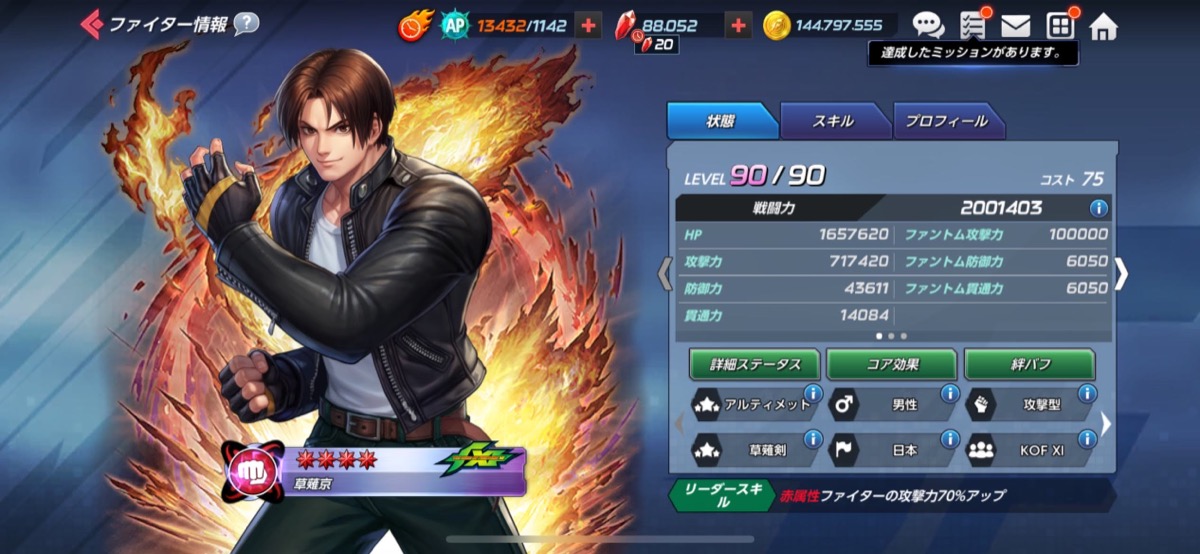Buy more rubies with the plus button
The height and width of the screenshot is (554, 1200).
coord(738,25)
